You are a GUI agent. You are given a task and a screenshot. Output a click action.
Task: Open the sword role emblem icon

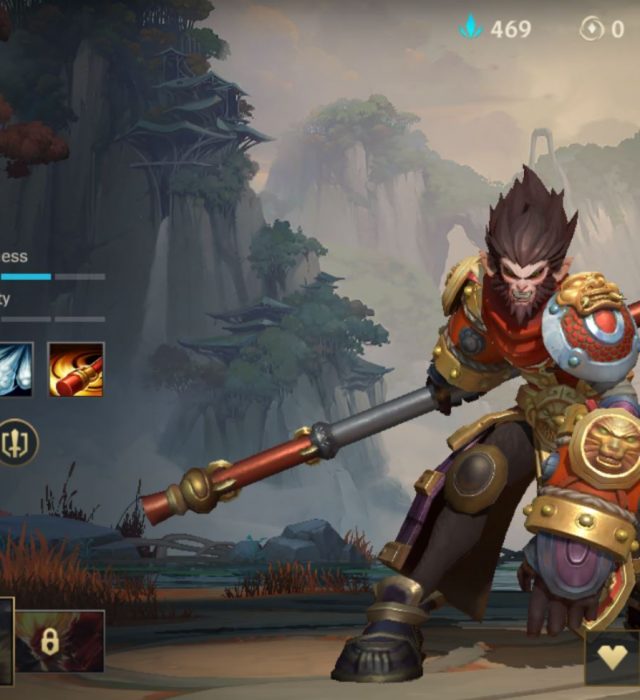(17, 441)
